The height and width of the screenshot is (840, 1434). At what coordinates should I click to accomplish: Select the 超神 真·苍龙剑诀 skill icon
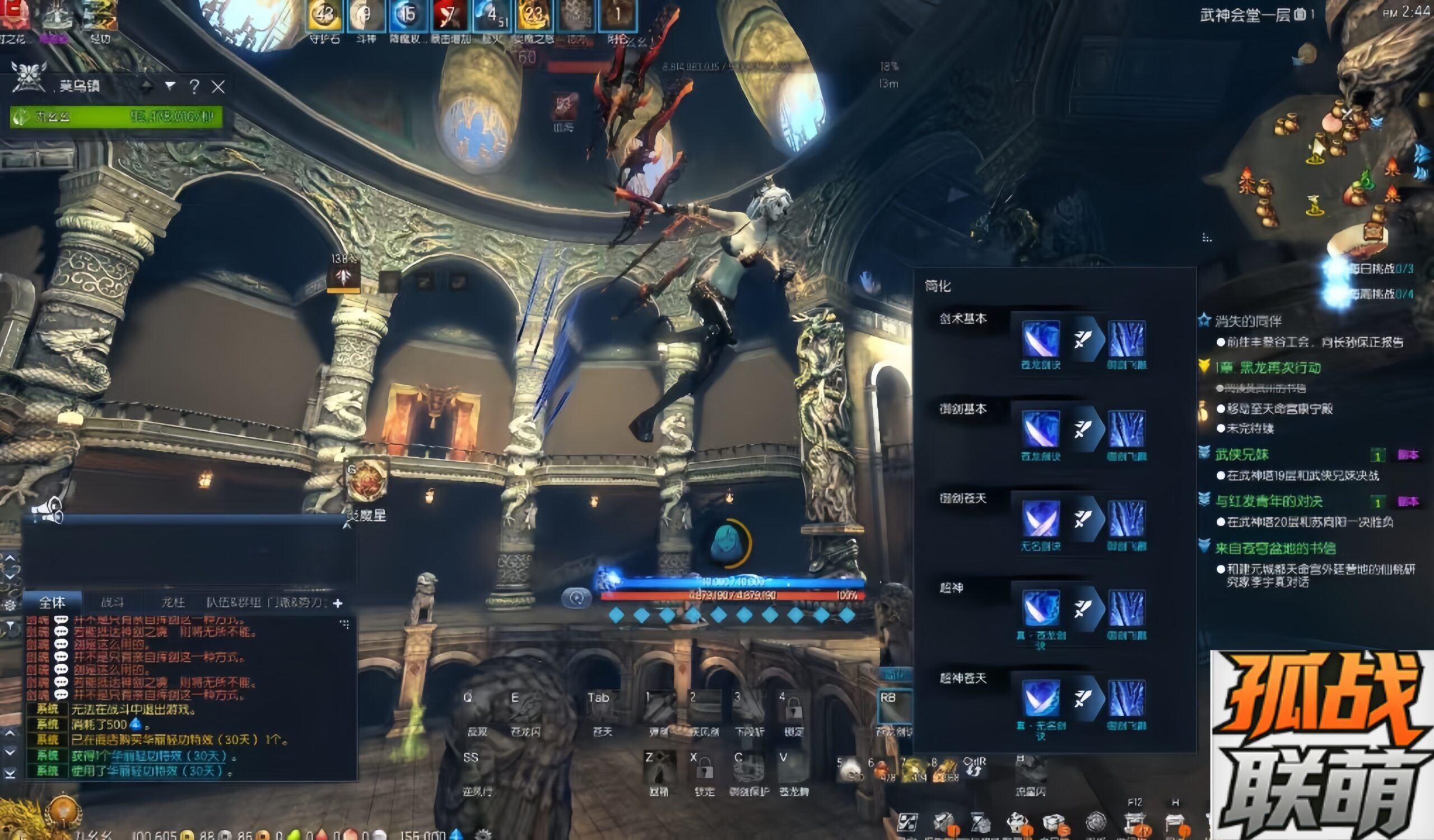(x=1041, y=609)
